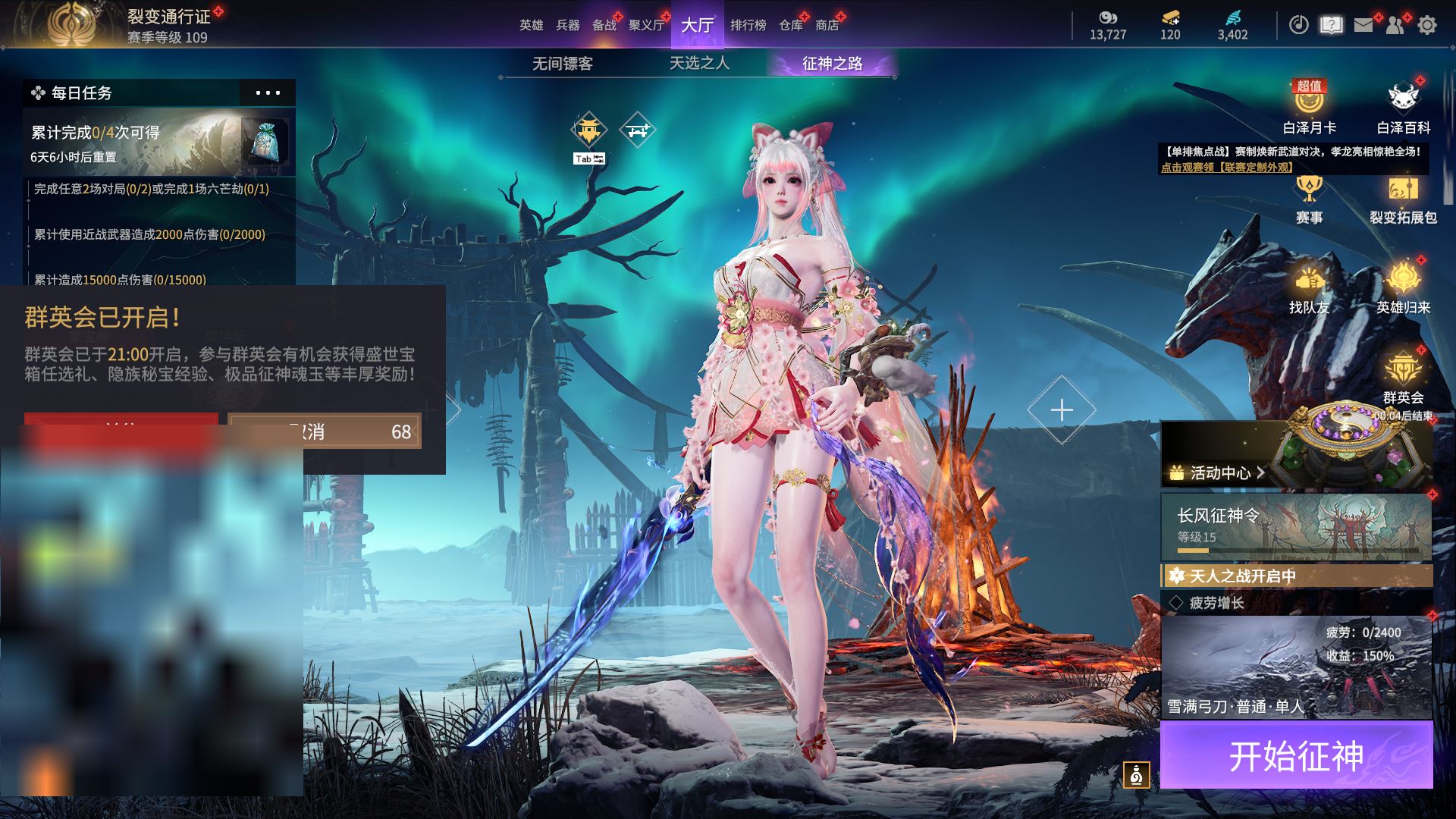The image size is (1456, 819).
Task: Check the mail envelope icon
Action: [1363, 25]
